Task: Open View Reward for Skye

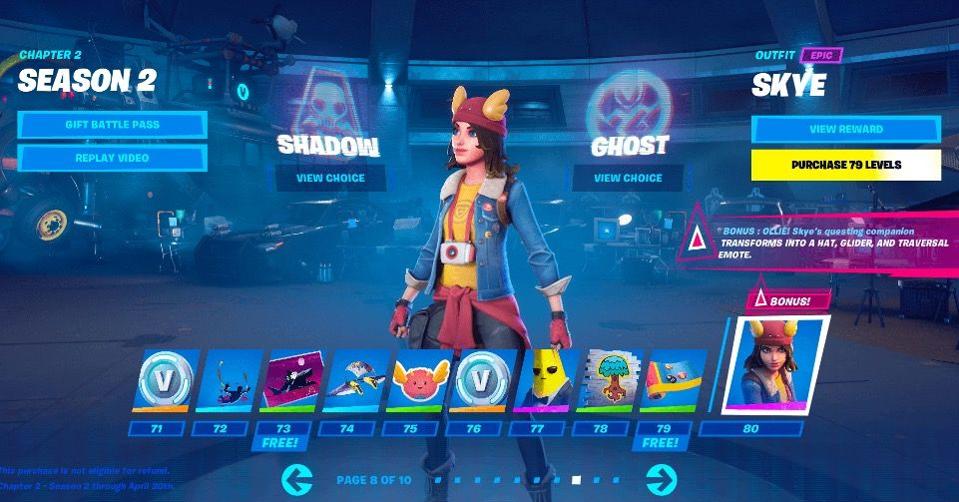Action: [845, 130]
